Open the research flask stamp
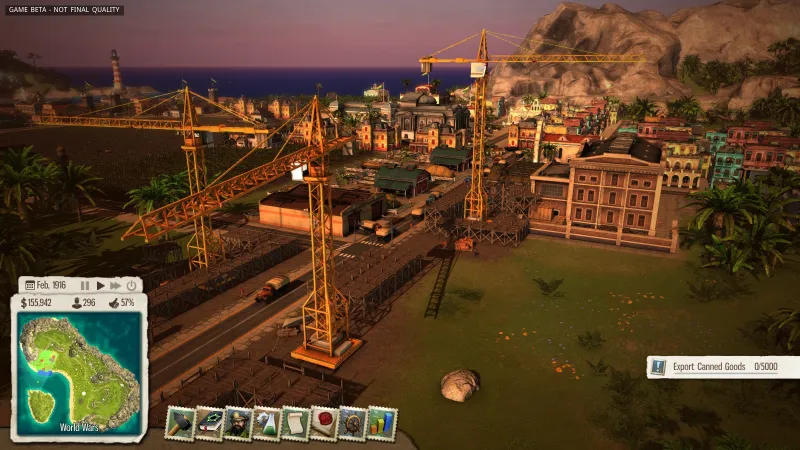Viewport: 800px width, 450px height. click(267, 423)
